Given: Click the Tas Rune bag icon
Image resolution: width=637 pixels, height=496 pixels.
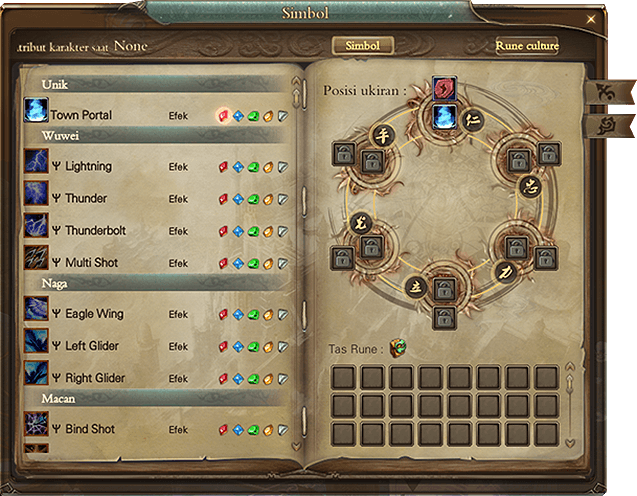Looking at the screenshot, I should 398,349.
